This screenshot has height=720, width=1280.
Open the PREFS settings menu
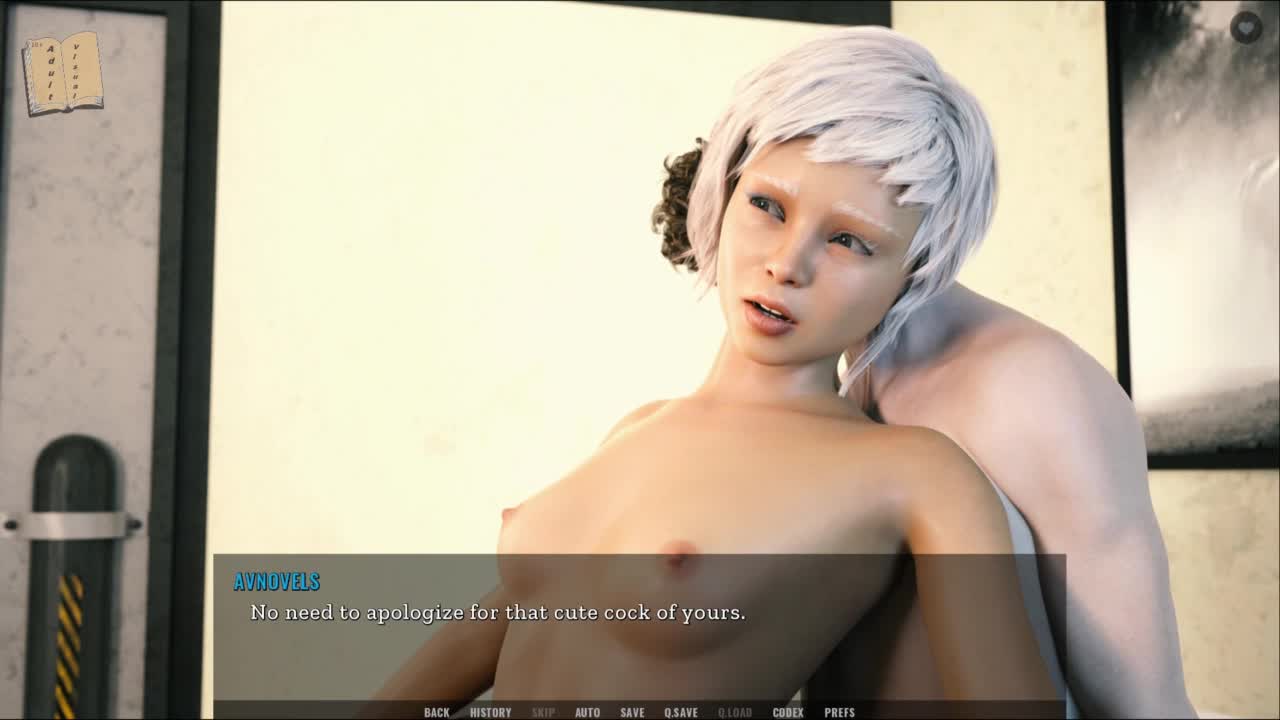[839, 712]
